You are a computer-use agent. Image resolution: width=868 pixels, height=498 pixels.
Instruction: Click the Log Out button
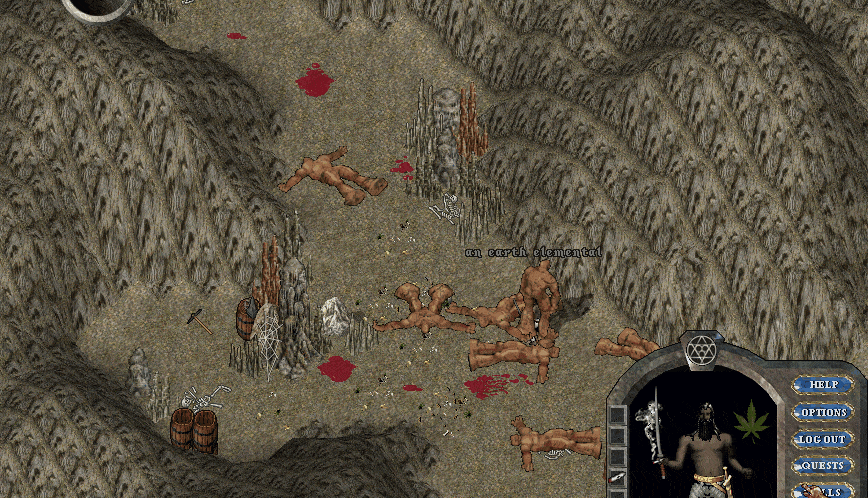pos(823,439)
